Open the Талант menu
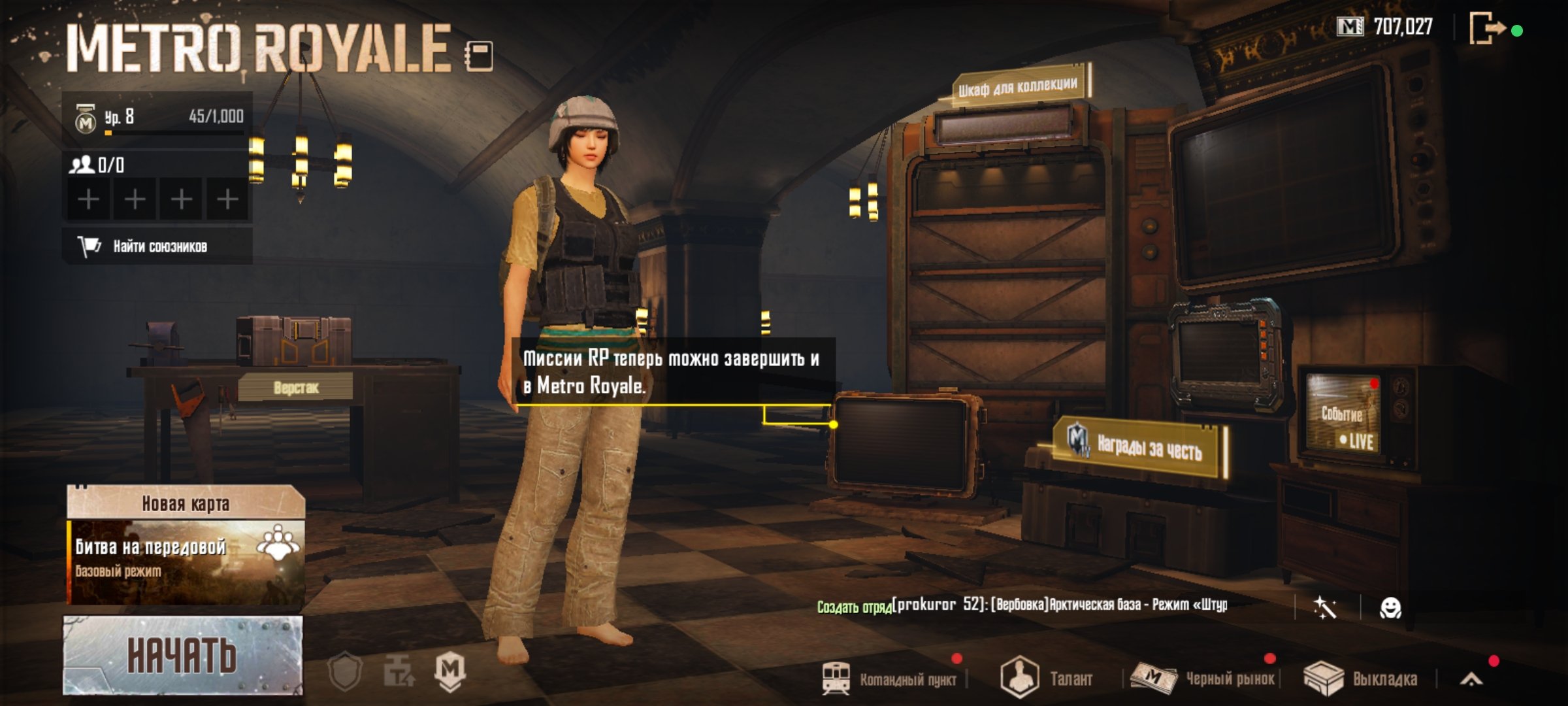1568x706 pixels. 1047,679
